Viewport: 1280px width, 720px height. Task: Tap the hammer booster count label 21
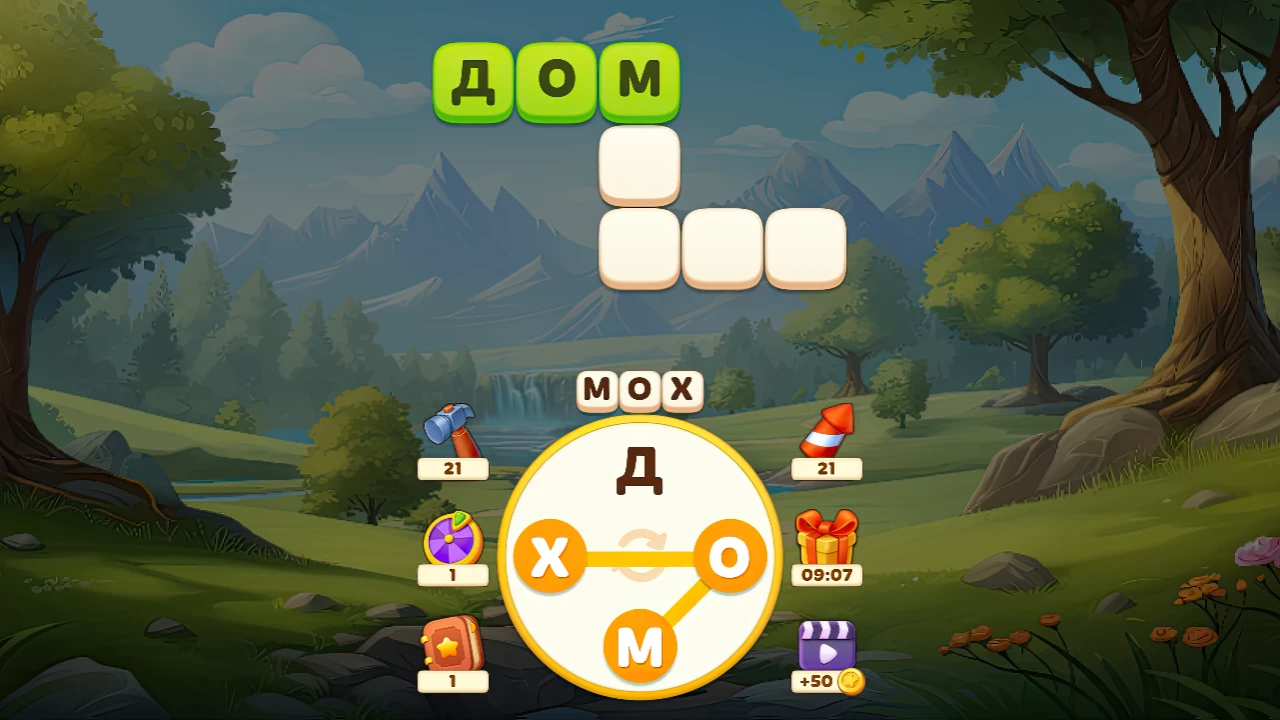(453, 469)
